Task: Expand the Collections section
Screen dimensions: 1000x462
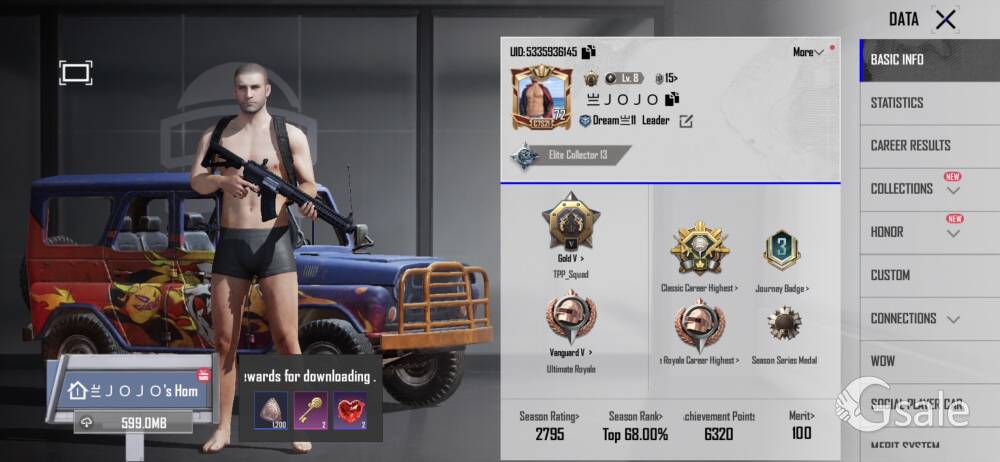Action: coord(915,189)
